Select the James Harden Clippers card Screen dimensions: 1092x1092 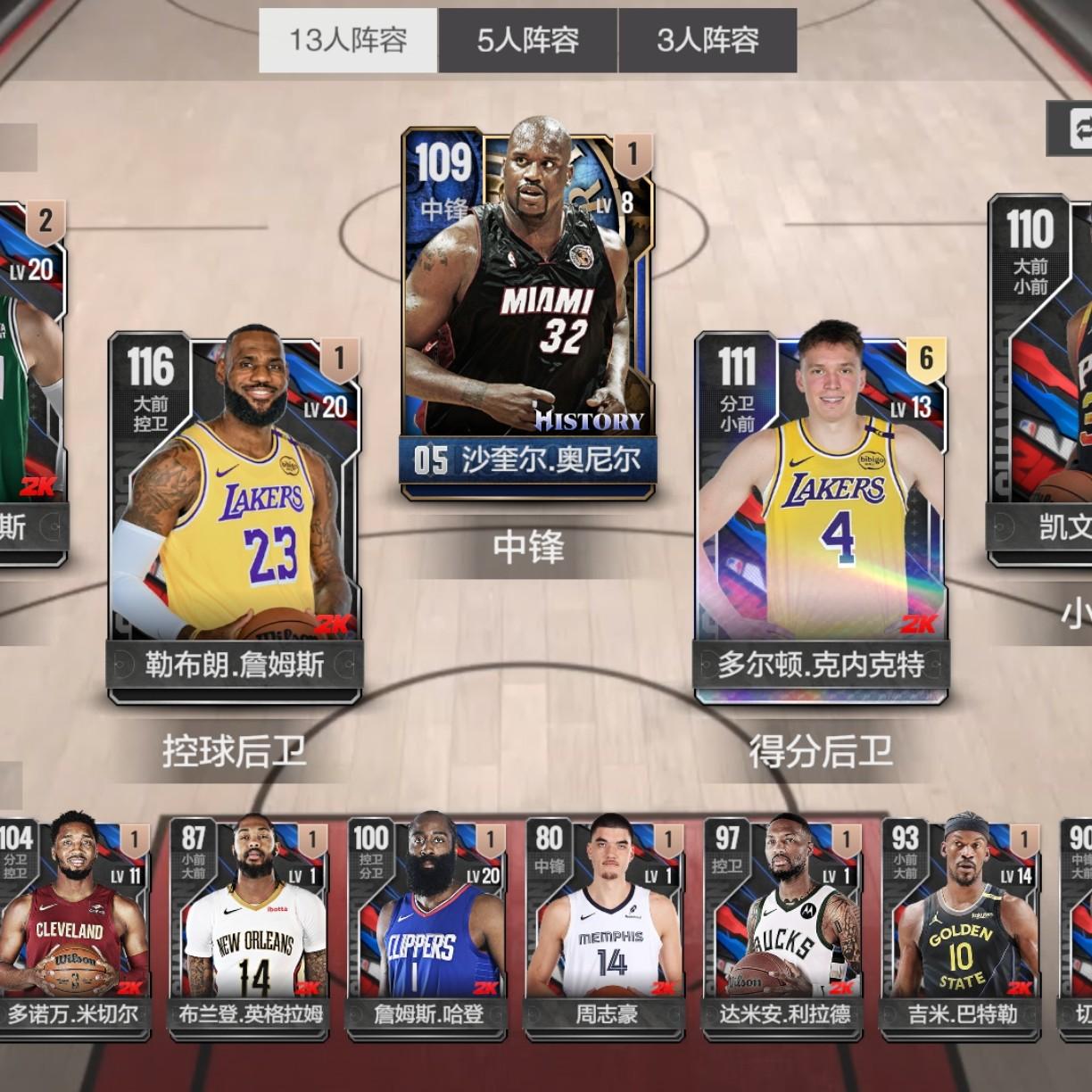(428, 928)
